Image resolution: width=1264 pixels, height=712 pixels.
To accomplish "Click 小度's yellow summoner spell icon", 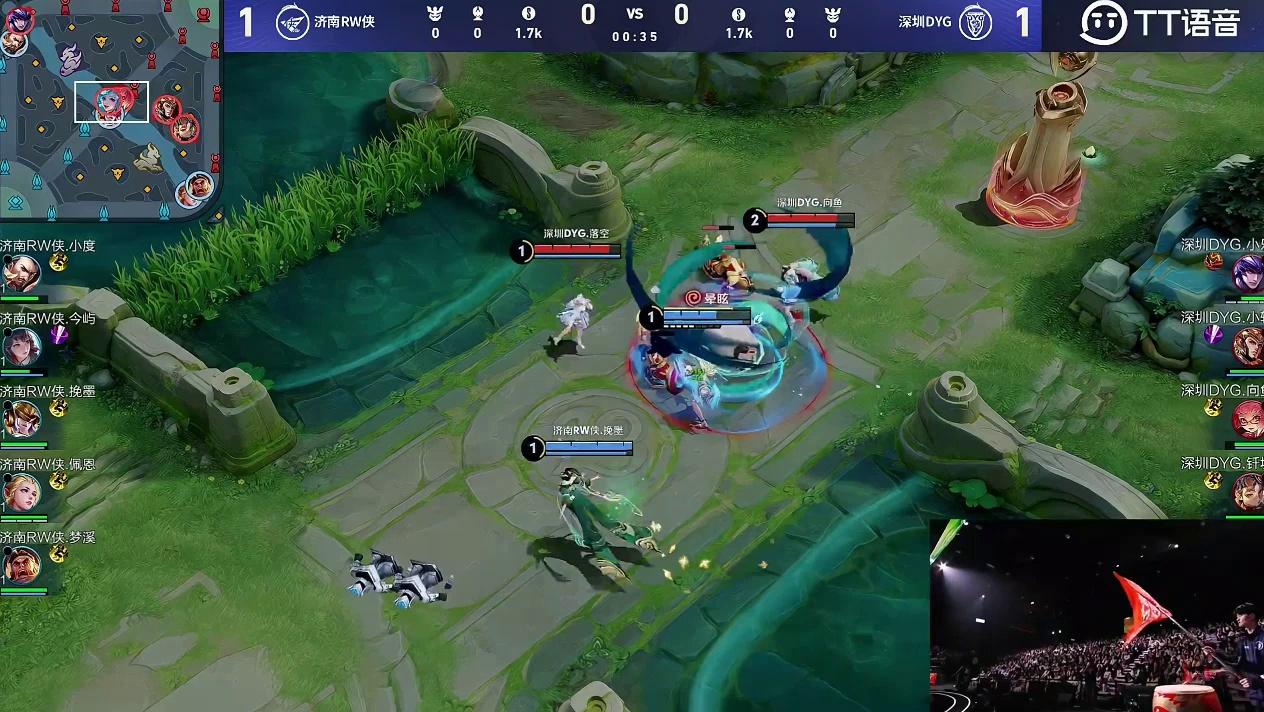I will [x=59, y=261].
